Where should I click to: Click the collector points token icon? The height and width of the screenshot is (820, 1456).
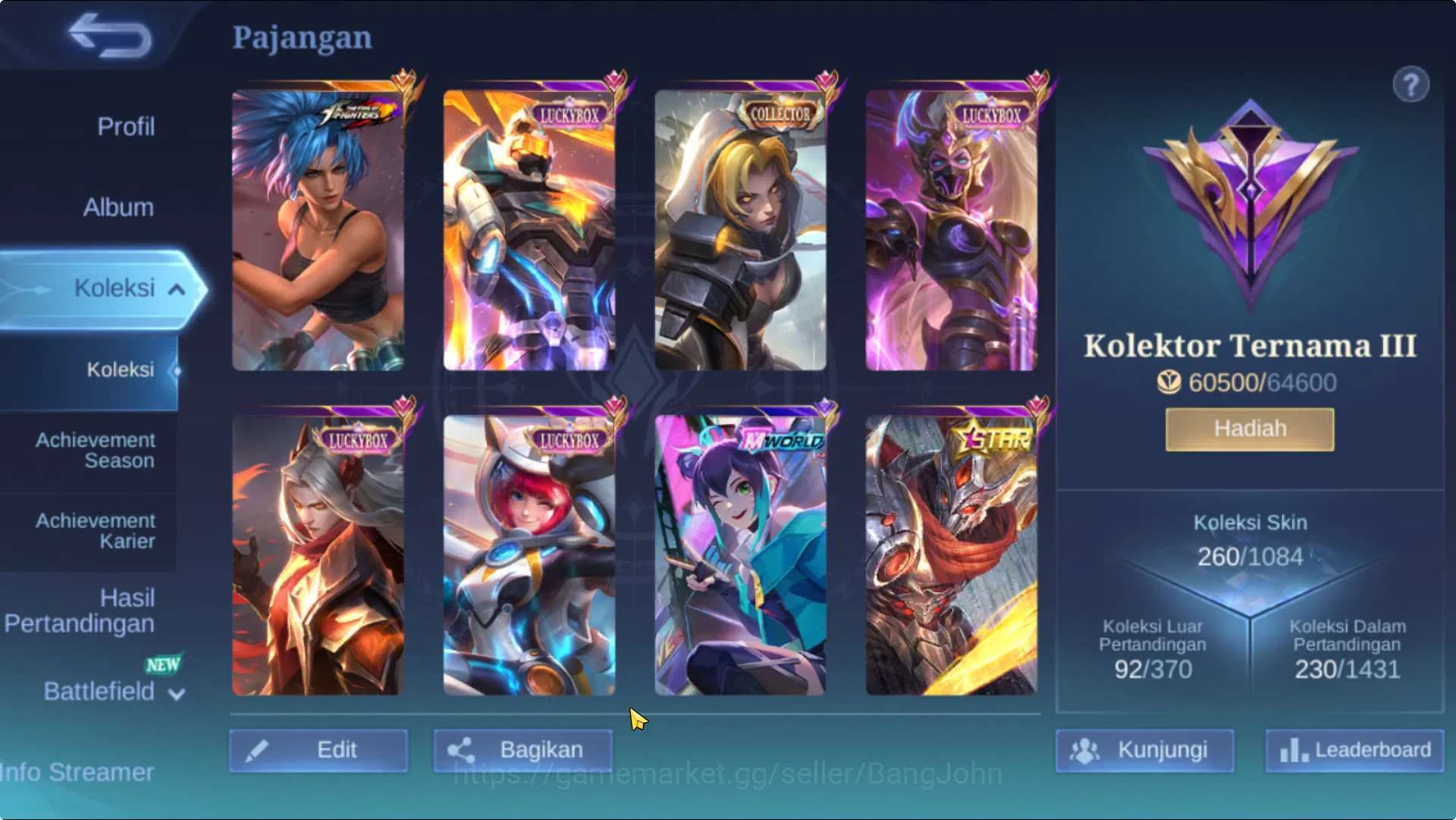tap(1168, 383)
